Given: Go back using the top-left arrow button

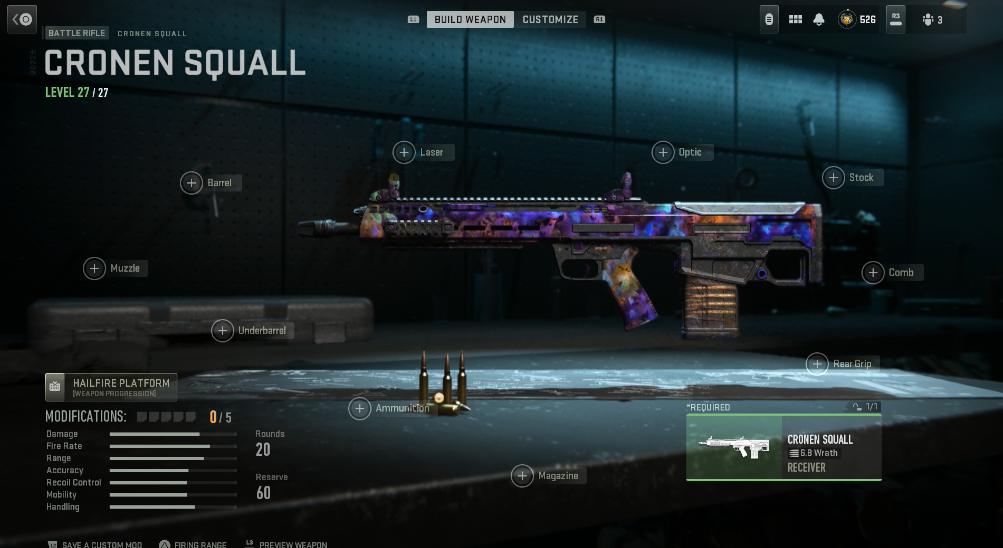Looking at the screenshot, I should pos(23,19).
